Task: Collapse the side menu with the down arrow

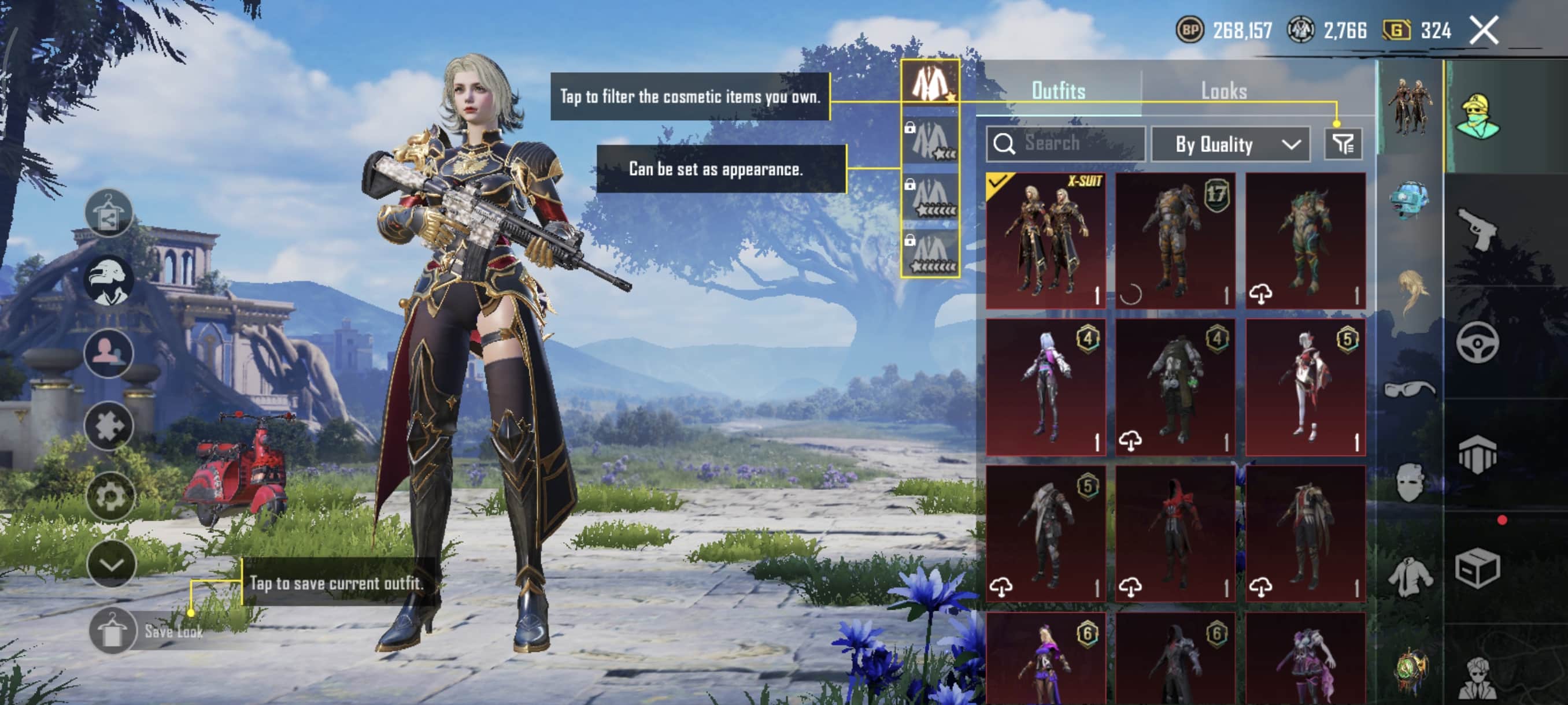Action: 111,565
